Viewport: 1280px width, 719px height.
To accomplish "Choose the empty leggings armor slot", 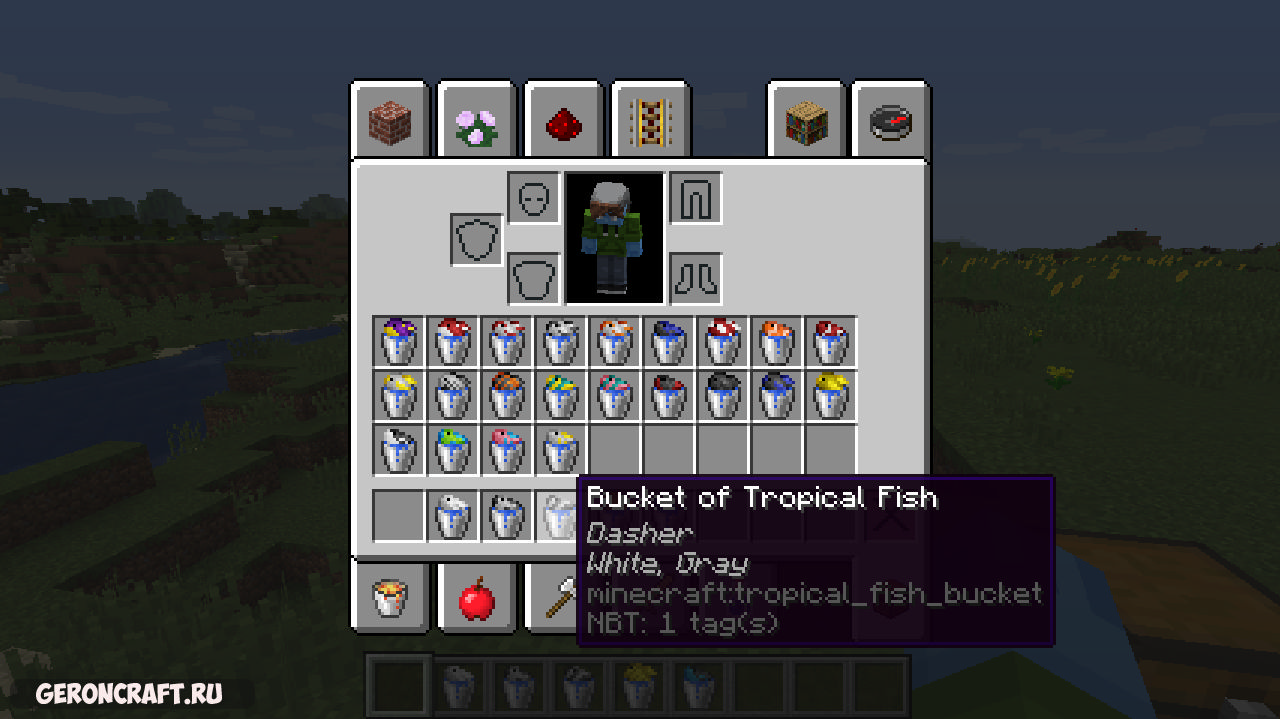I will (x=695, y=197).
